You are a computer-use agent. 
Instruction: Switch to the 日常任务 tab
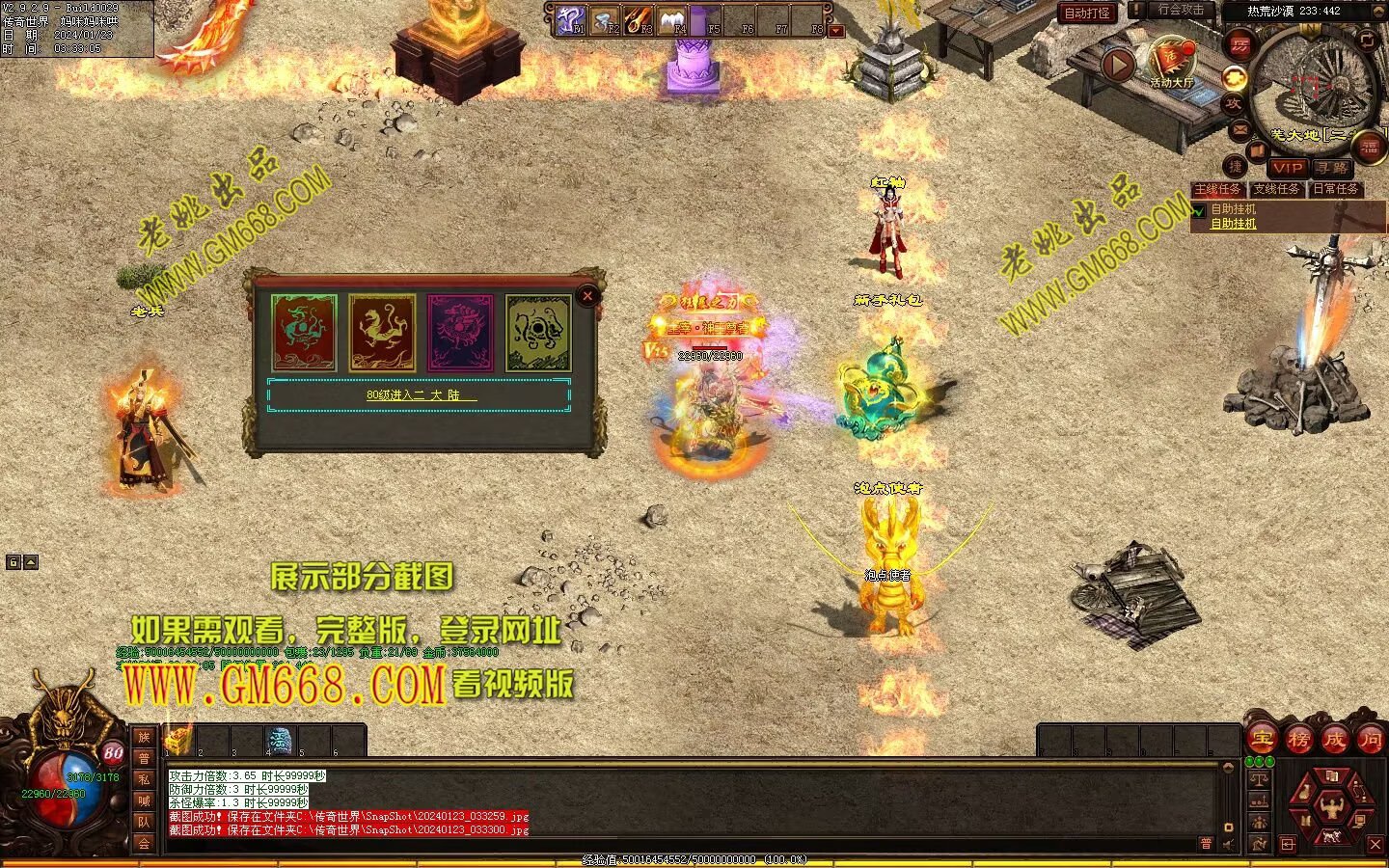[1335, 189]
